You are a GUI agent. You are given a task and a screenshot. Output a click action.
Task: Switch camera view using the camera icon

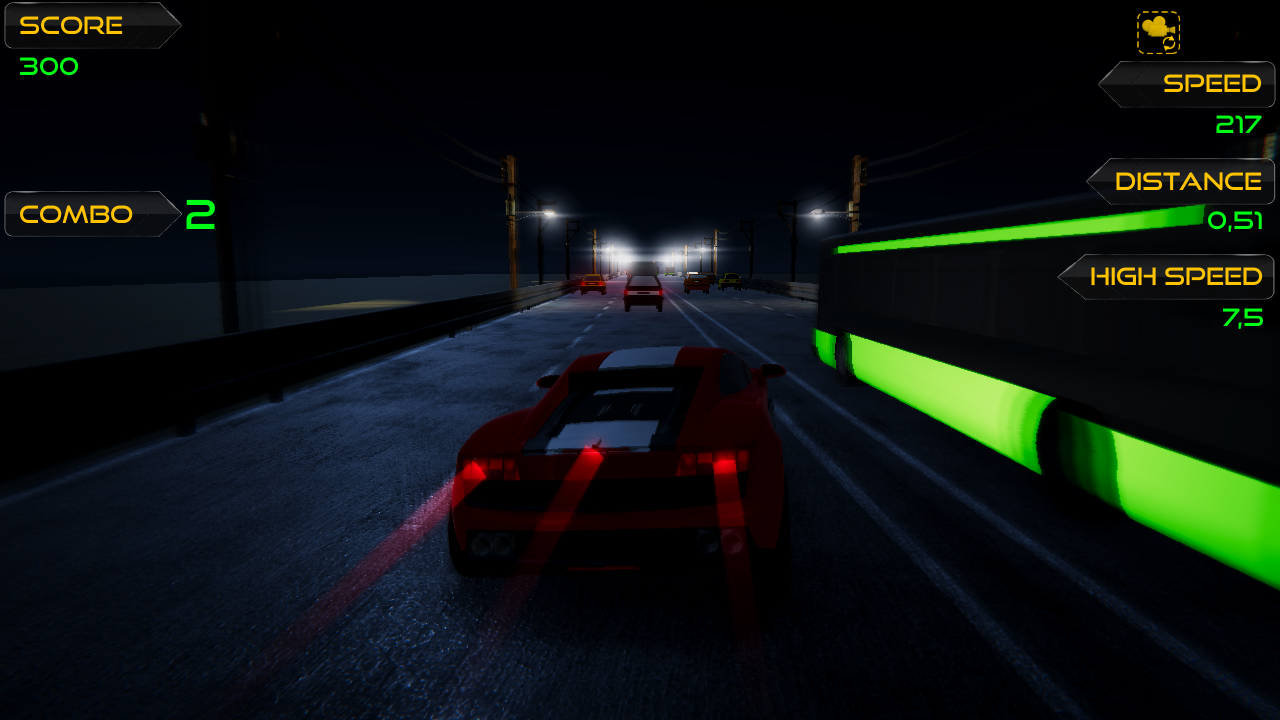click(1157, 31)
